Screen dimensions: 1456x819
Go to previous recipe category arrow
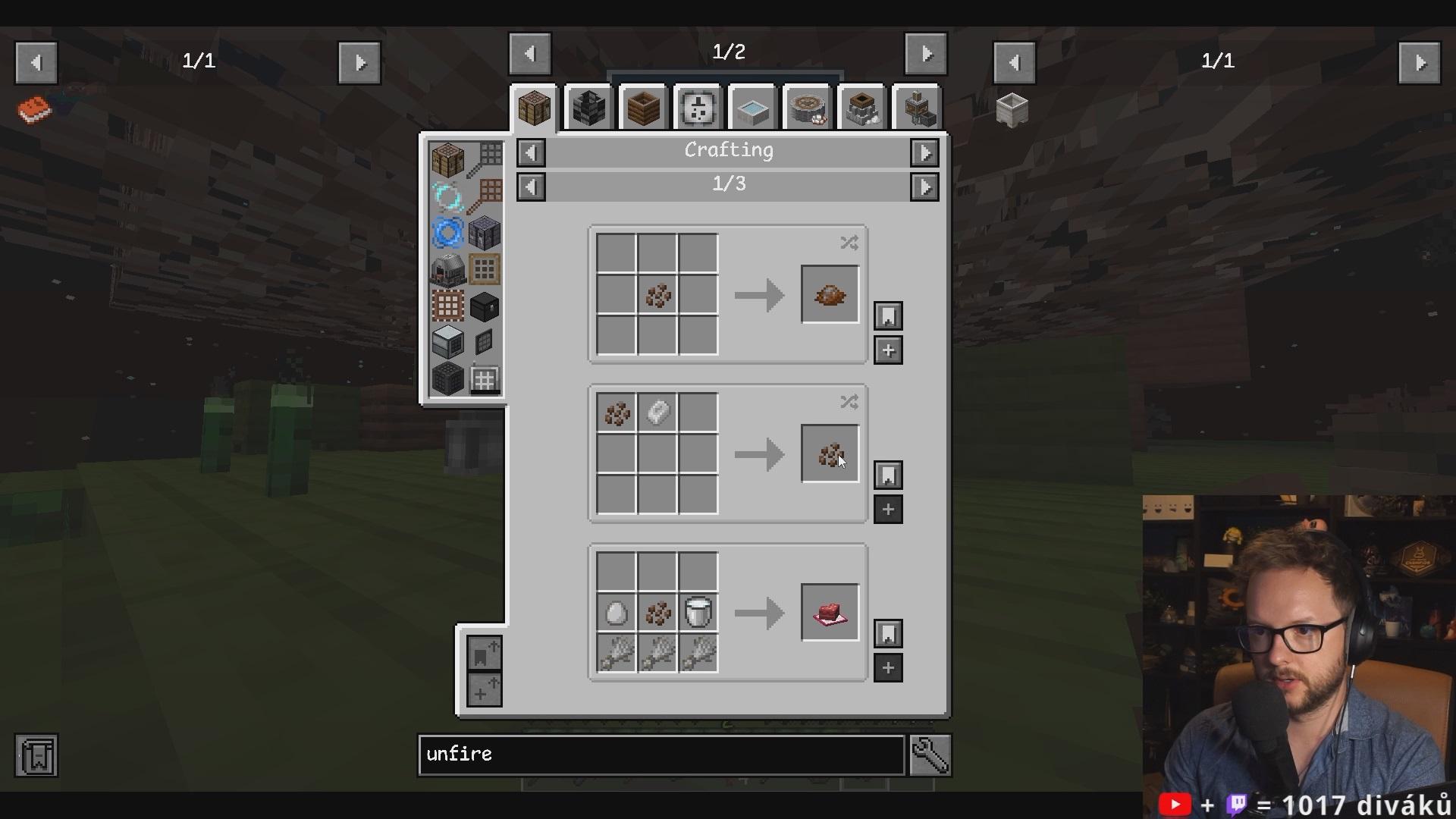(531, 153)
